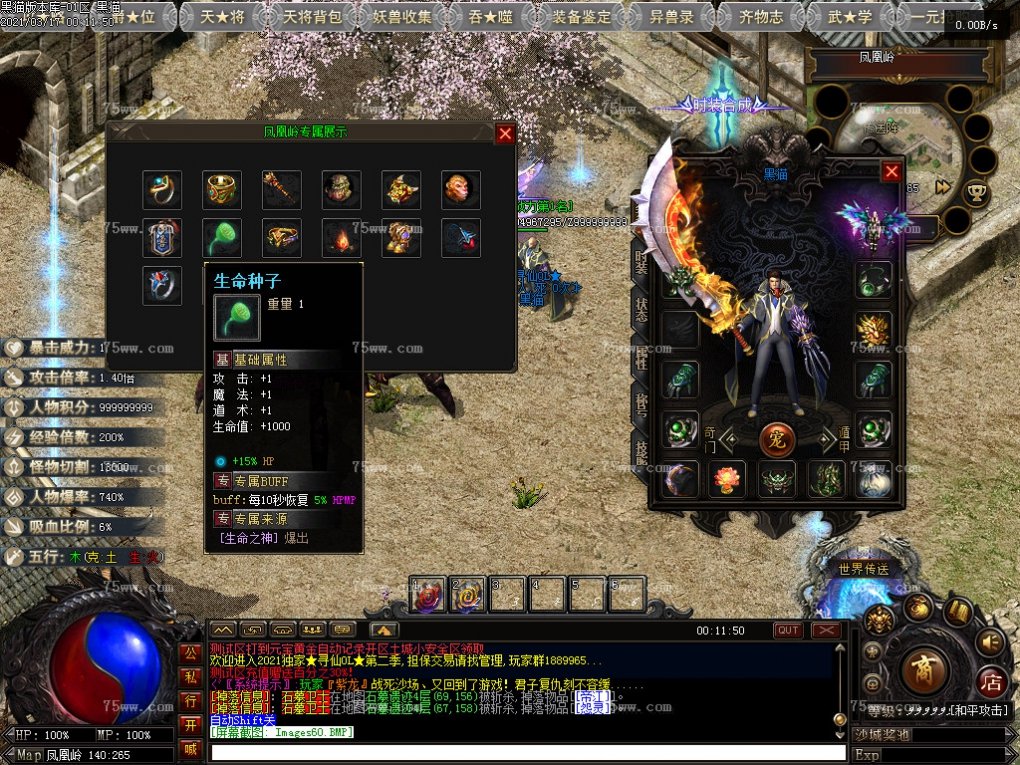Select the lotus flower equipment slot
This screenshot has height=765, width=1020.
click(x=727, y=479)
